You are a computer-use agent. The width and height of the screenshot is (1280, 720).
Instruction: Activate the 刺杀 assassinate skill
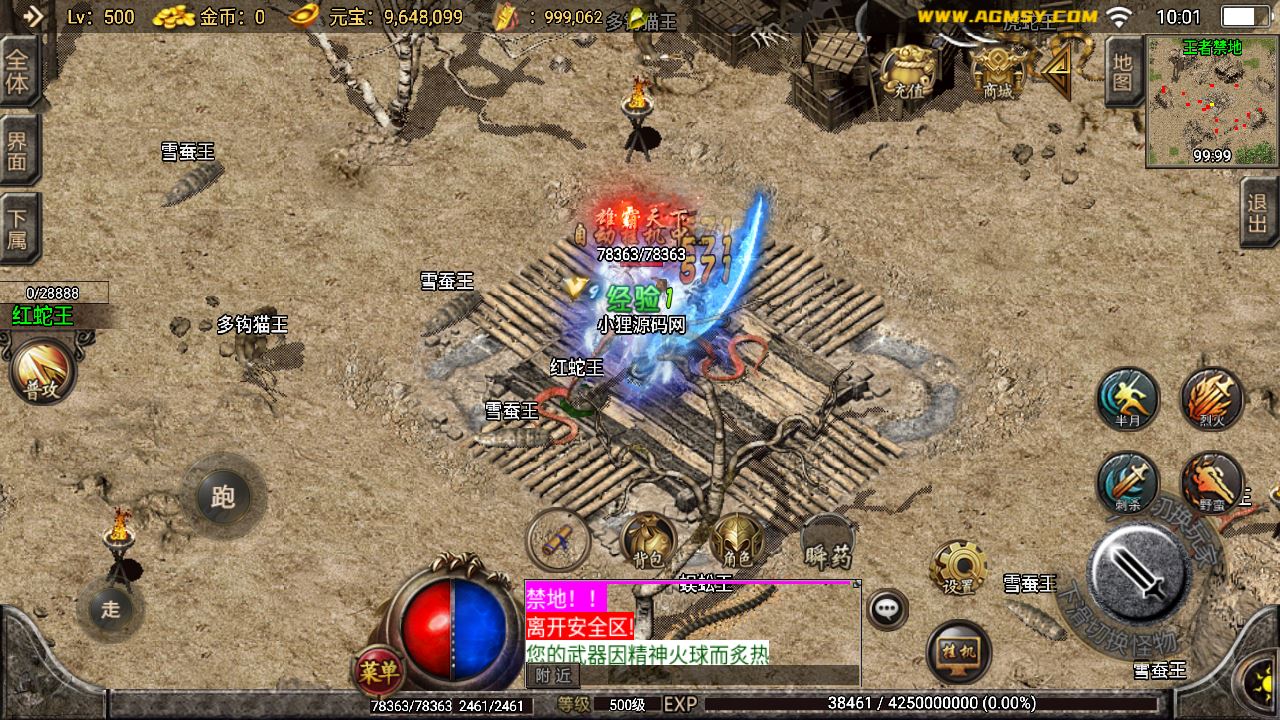pyautogui.click(x=1127, y=484)
